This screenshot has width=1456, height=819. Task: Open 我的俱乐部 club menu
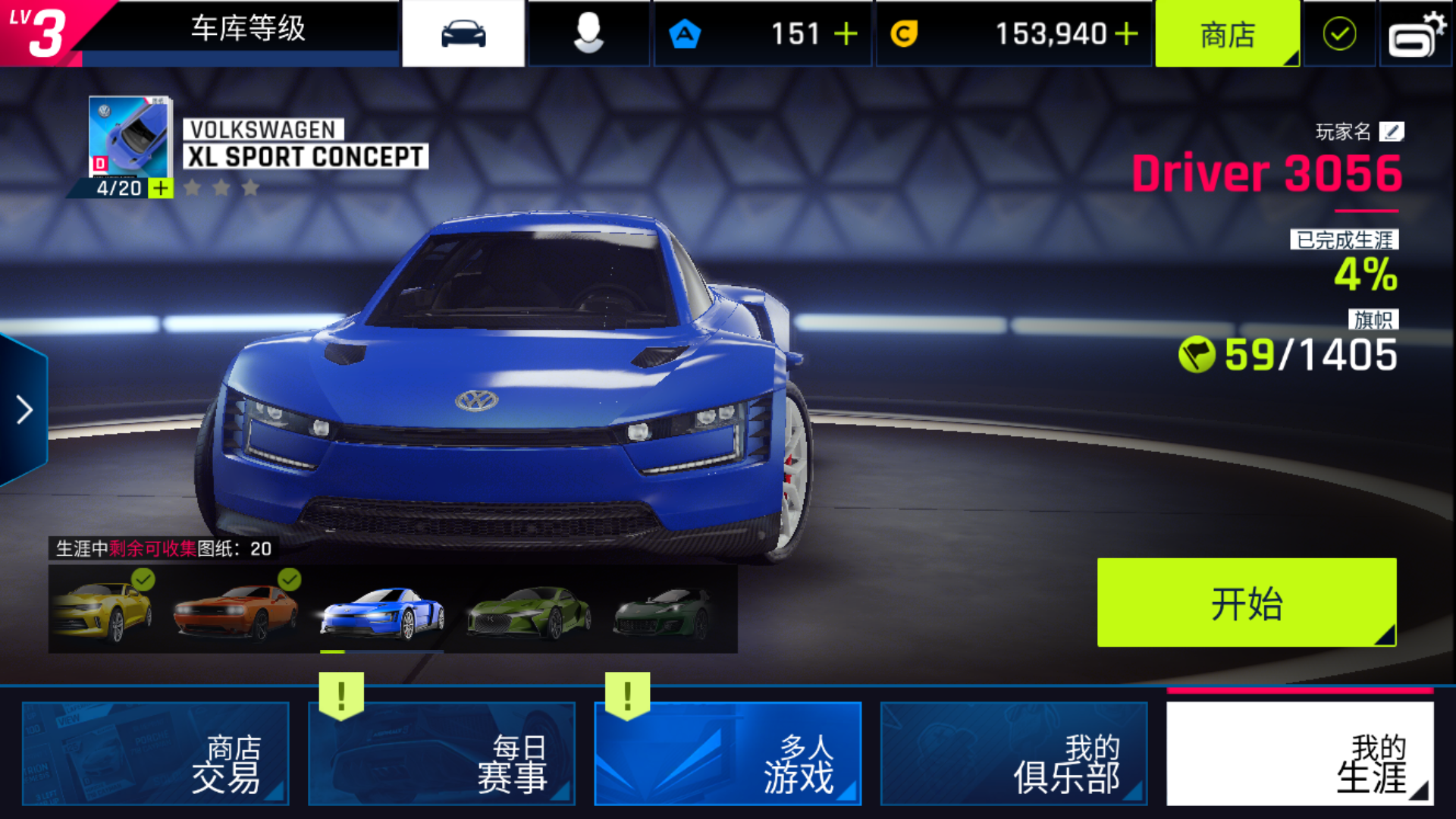pyautogui.click(x=1013, y=753)
